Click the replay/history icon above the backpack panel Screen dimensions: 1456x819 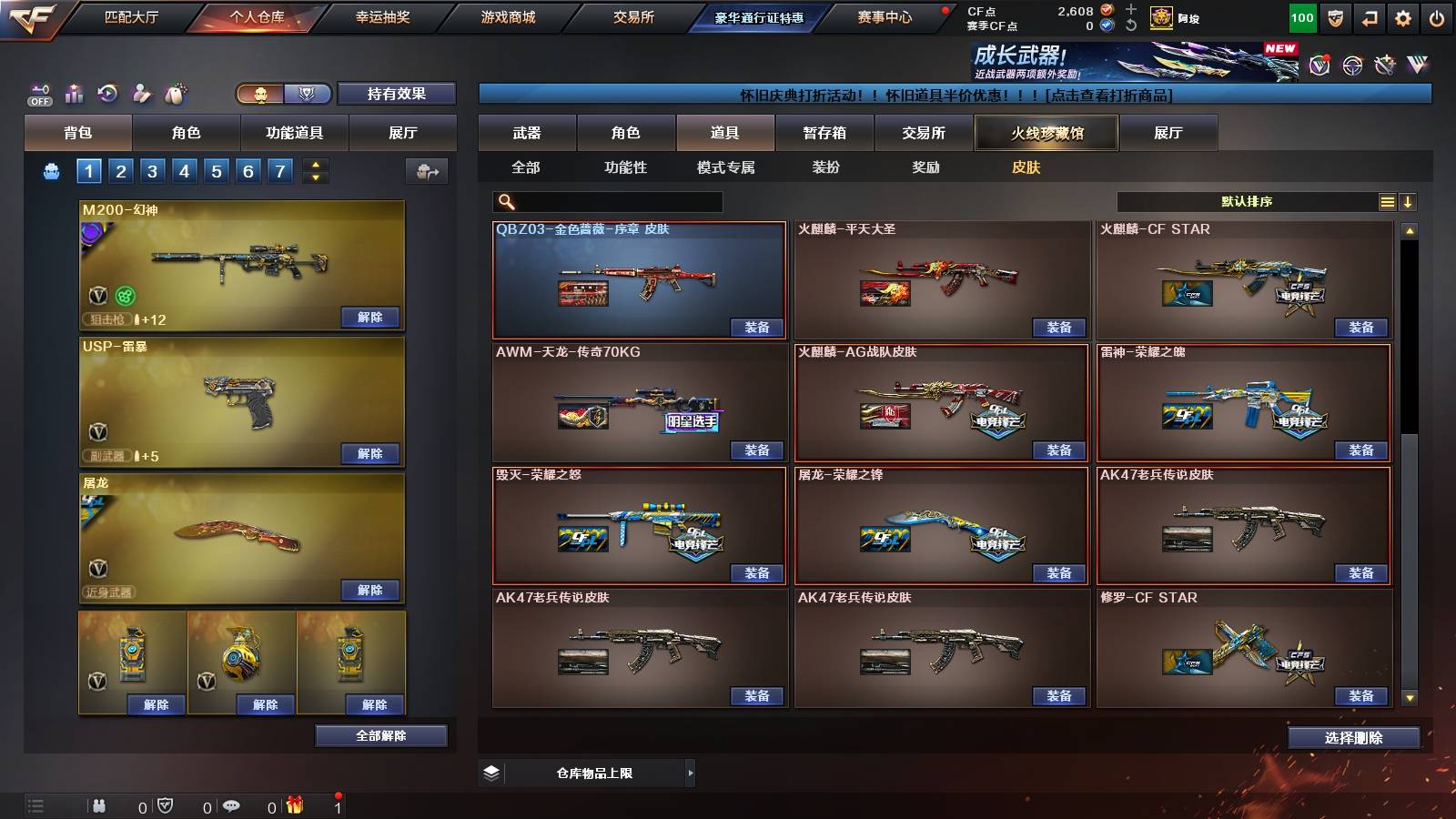[107, 94]
